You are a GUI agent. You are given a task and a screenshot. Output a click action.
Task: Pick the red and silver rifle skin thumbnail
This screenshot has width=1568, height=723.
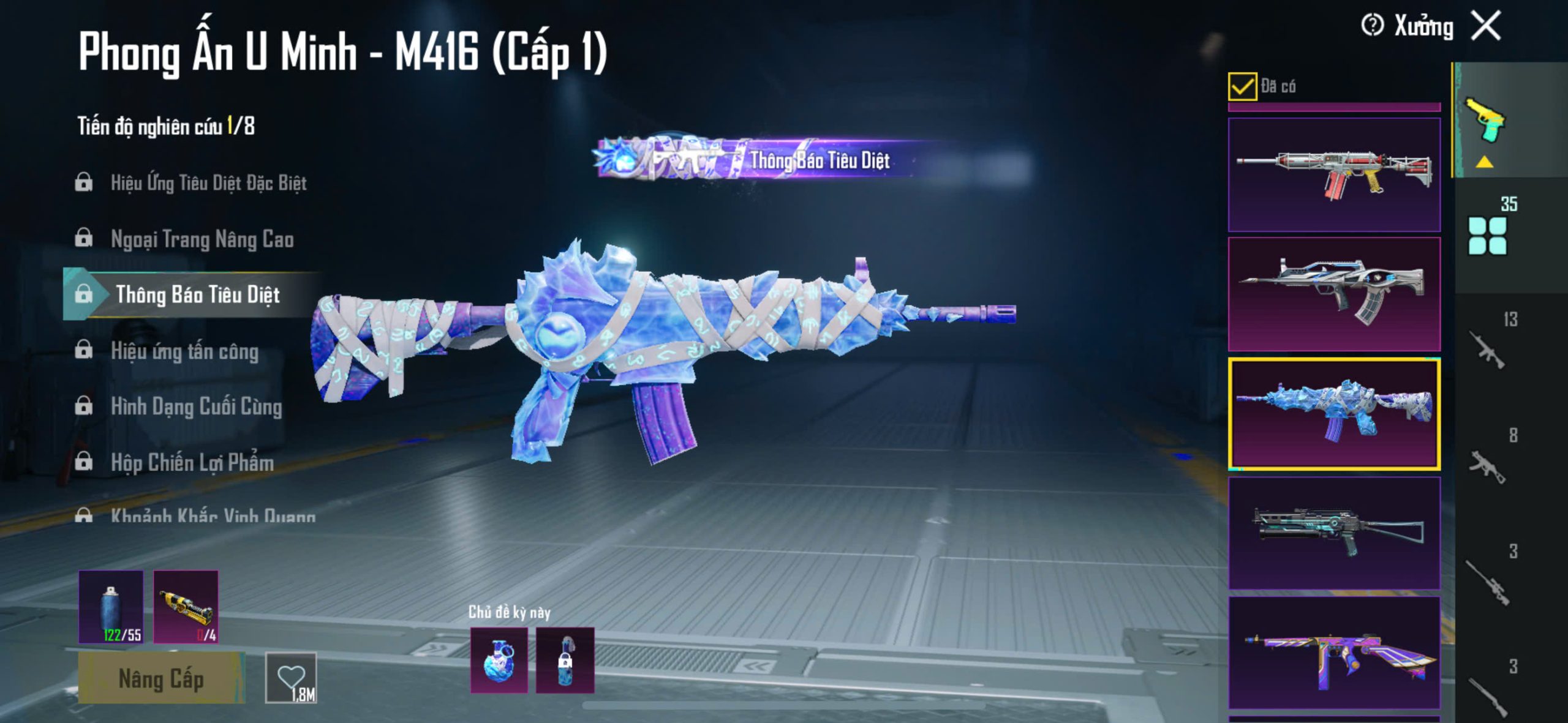1334,174
